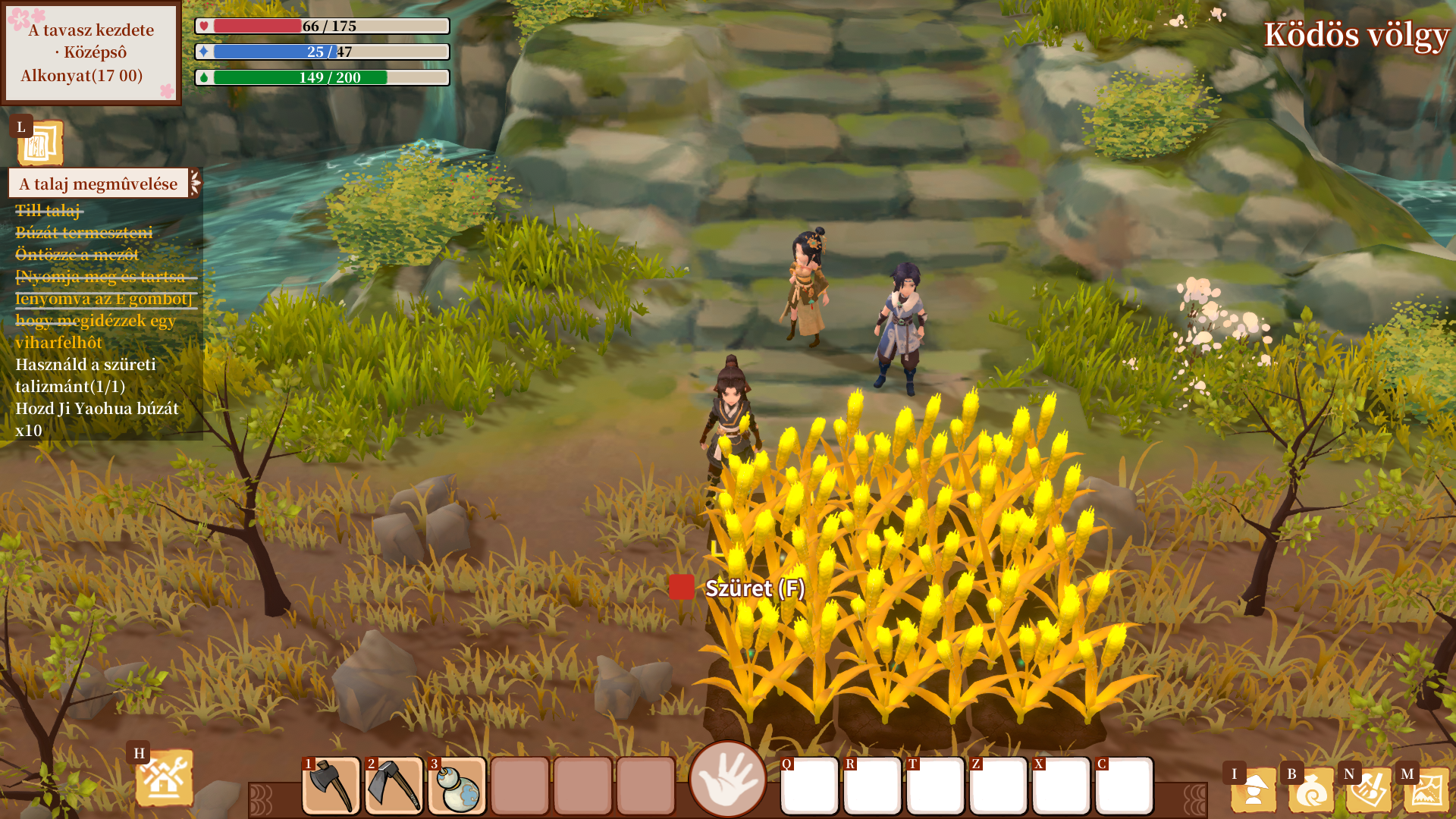1456x819 pixels.
Task: Choose the water gourd hotbar slot
Action: (457, 786)
